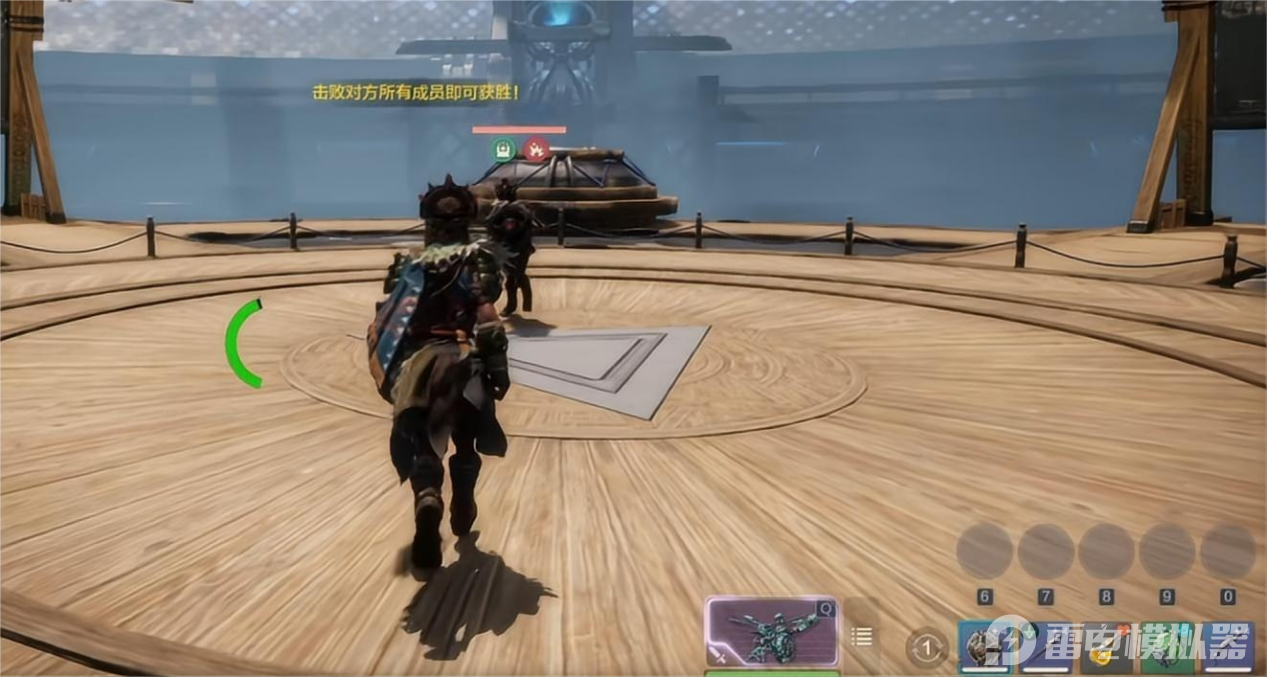Choose the green-background hotbar item
The width and height of the screenshot is (1267, 677).
tap(1168, 650)
